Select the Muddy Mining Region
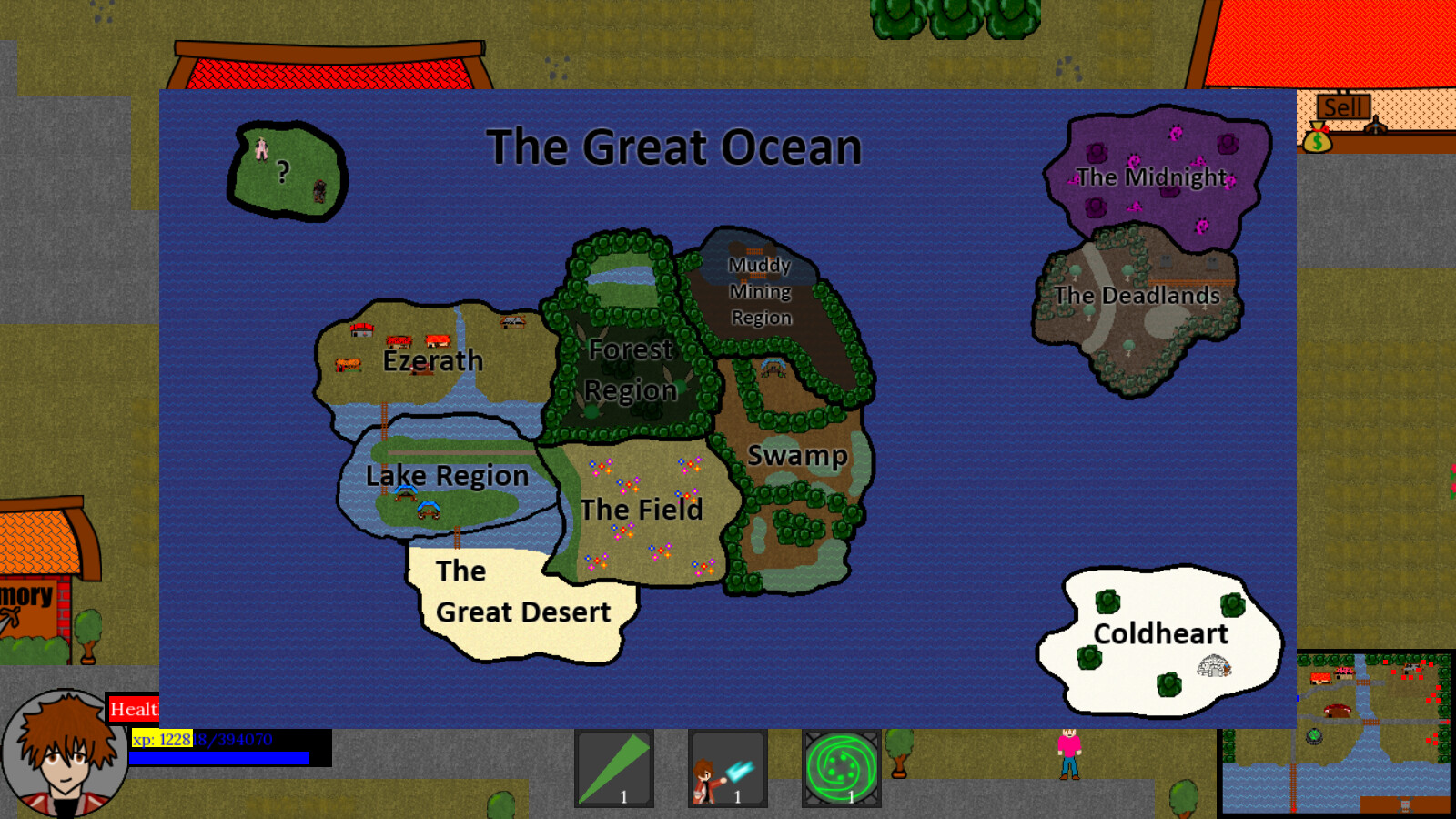 762,291
